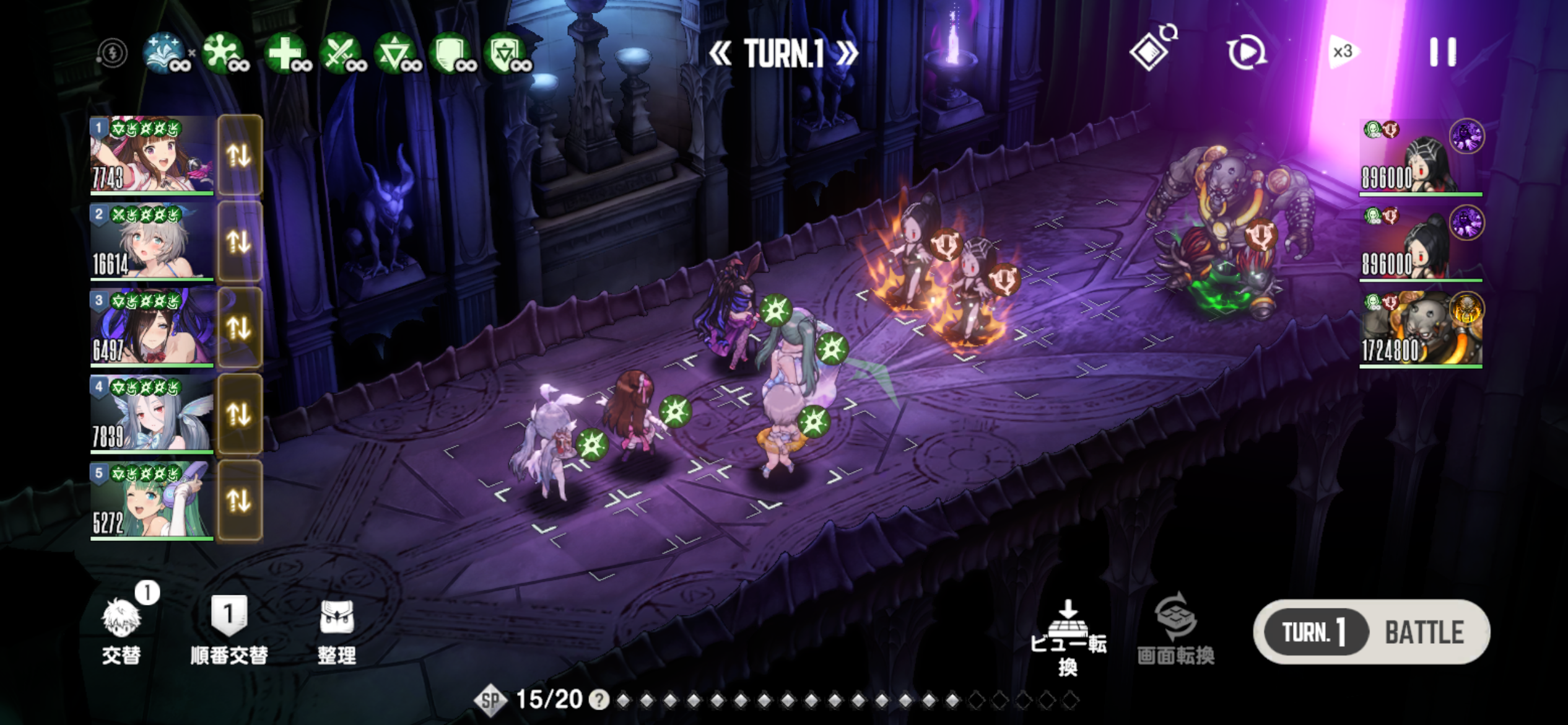Click the swap arrows beside ally slot 1
Screen dimensions: 1568x725
[240, 155]
